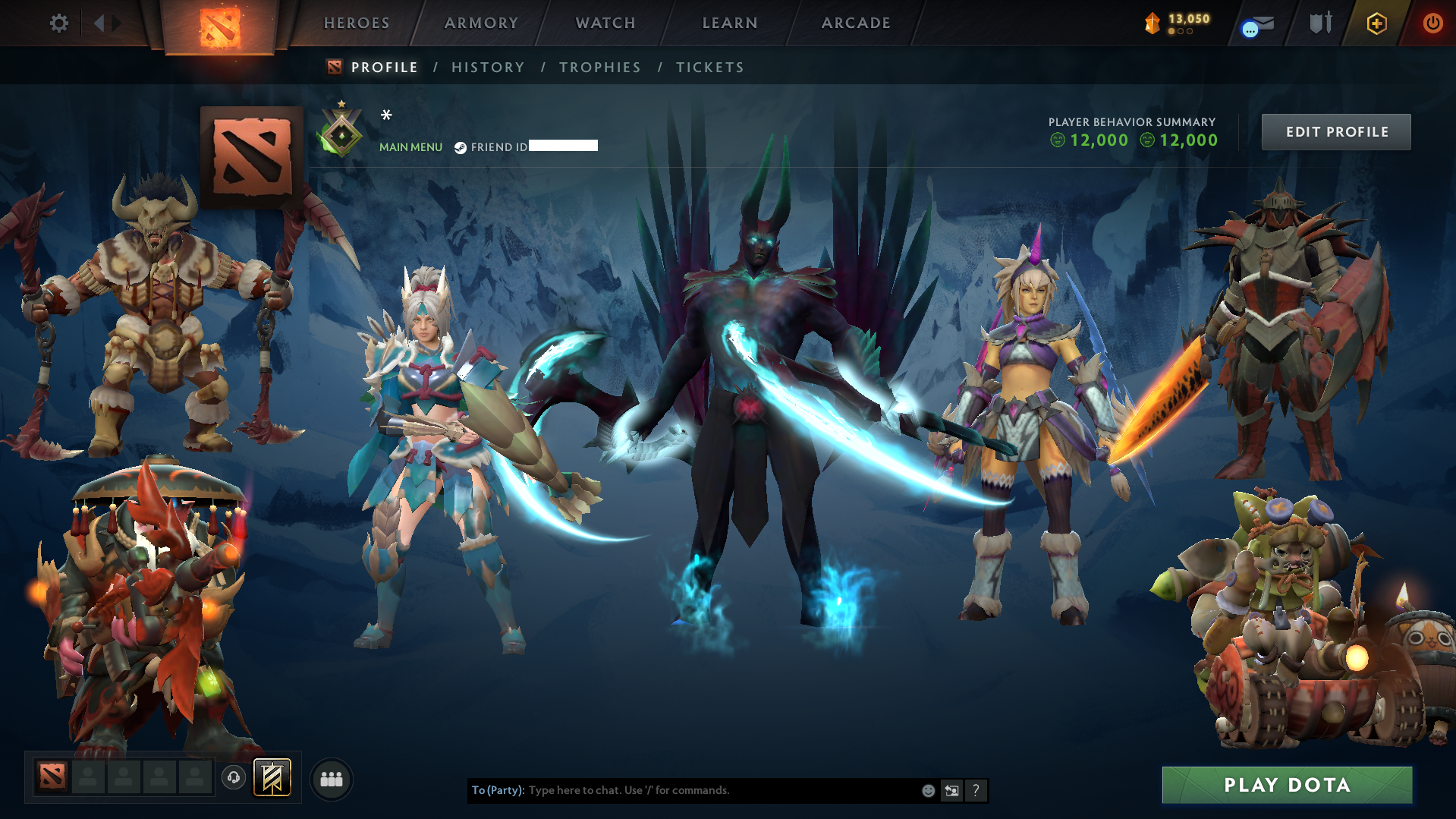Image resolution: width=1456 pixels, height=819 pixels.
Task: Click the Dota Plus hexagon icon
Action: 1376,23
